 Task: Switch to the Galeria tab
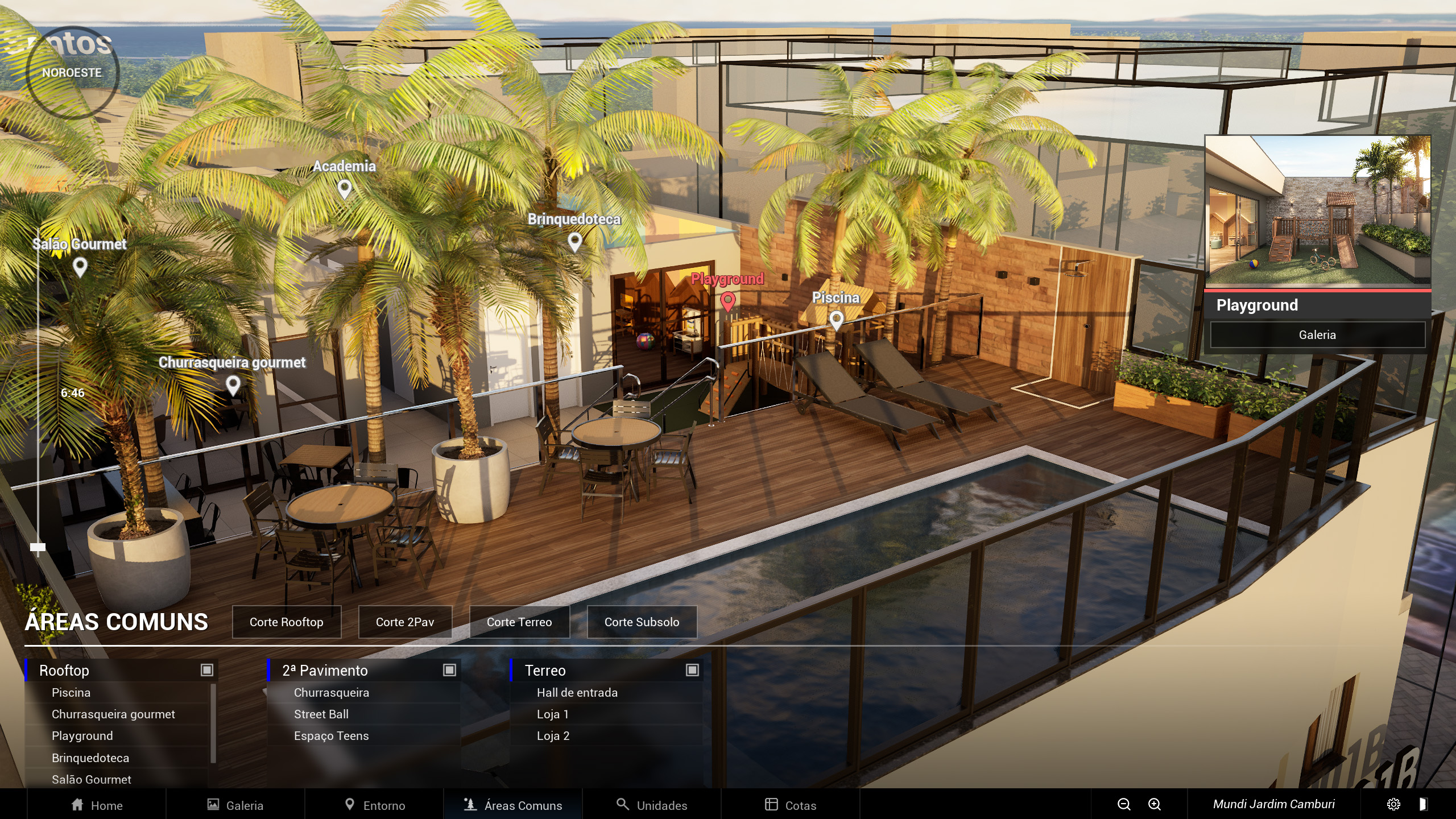235,805
